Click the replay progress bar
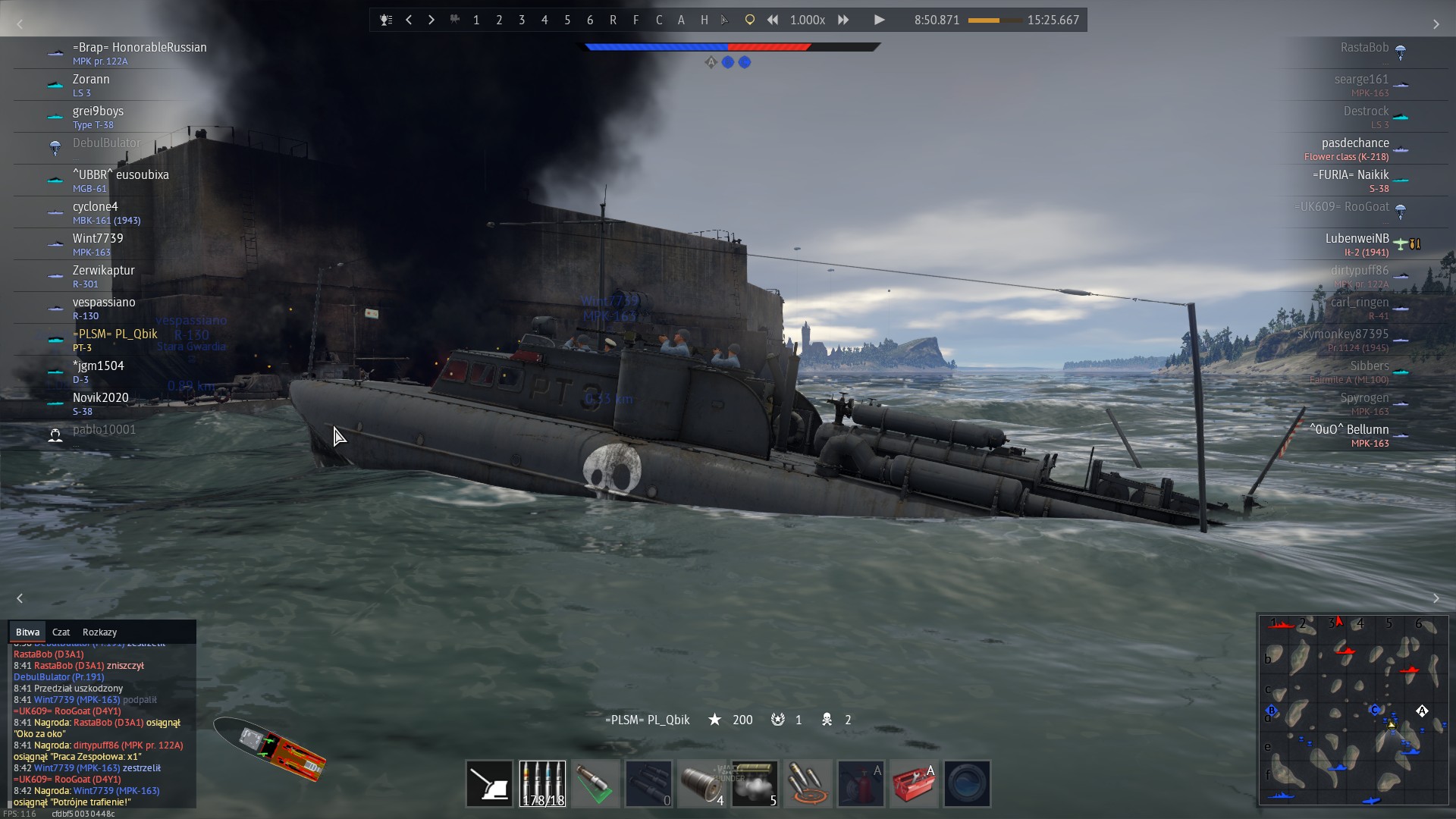The width and height of the screenshot is (1456, 819). pos(993,20)
